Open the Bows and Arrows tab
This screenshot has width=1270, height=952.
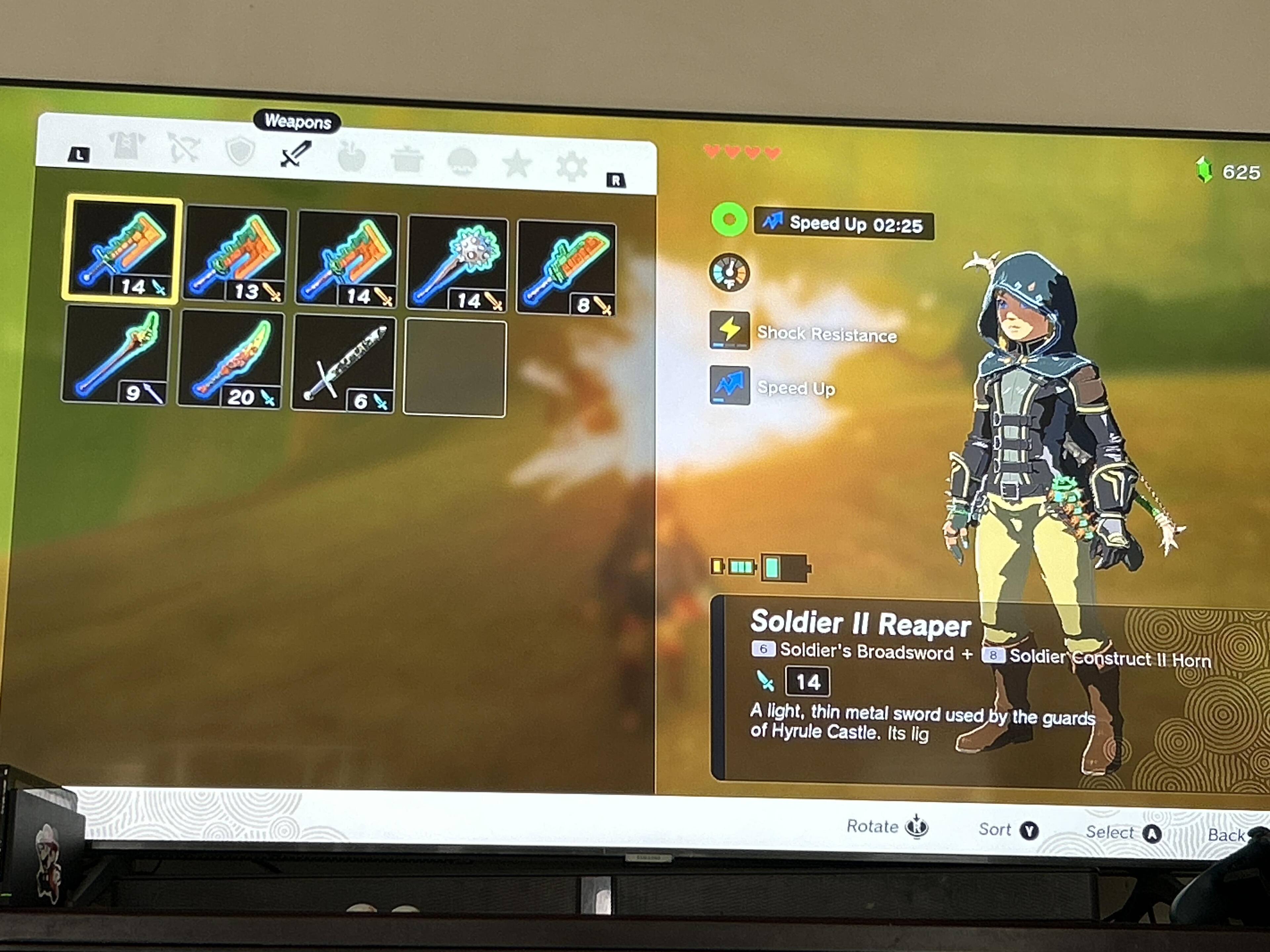point(184,148)
